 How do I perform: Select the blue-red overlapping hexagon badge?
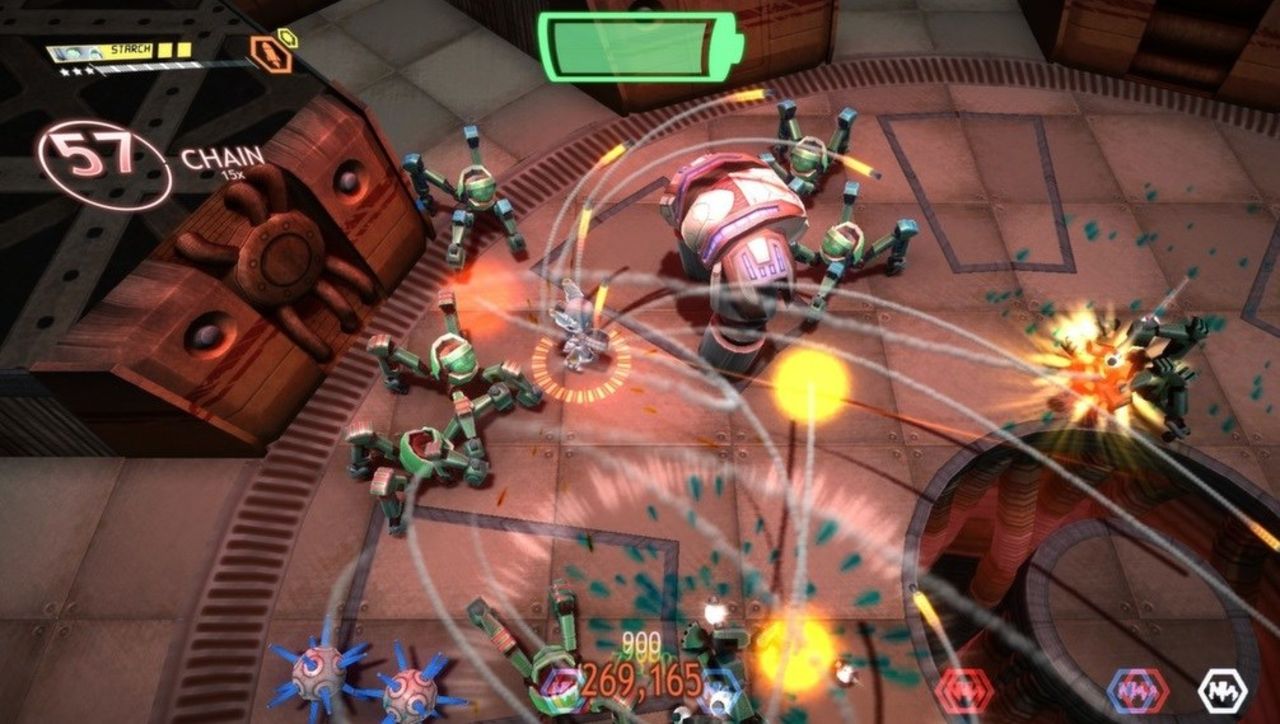click(1140, 691)
